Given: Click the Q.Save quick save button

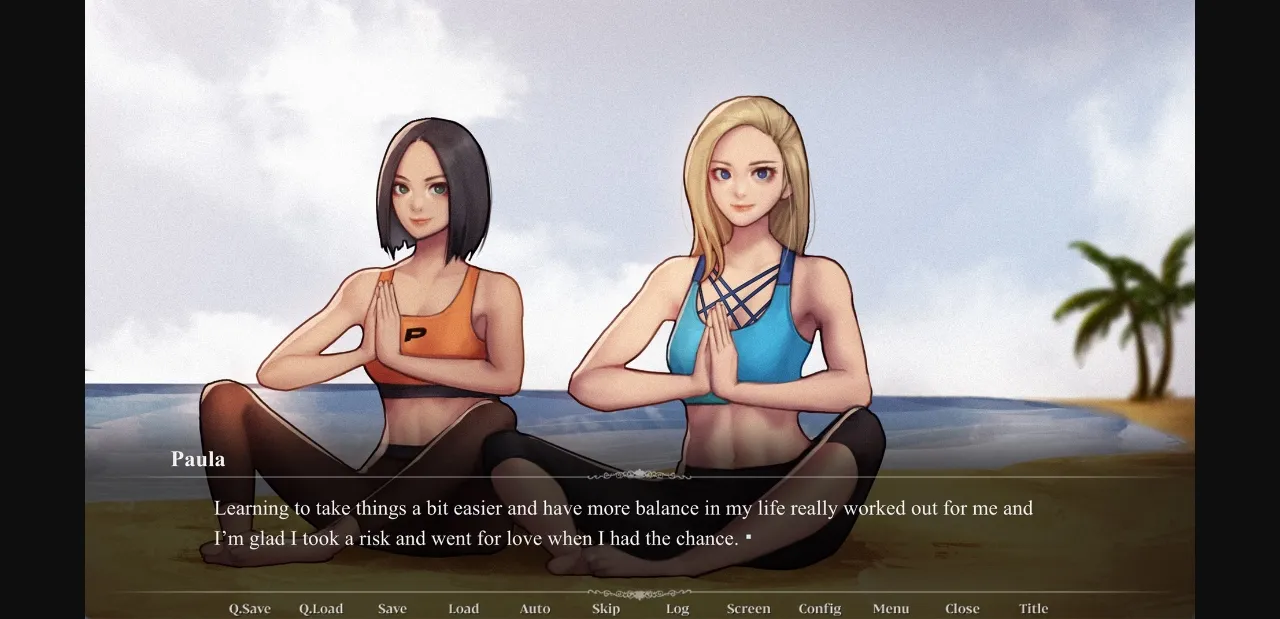Looking at the screenshot, I should click(x=249, y=608).
